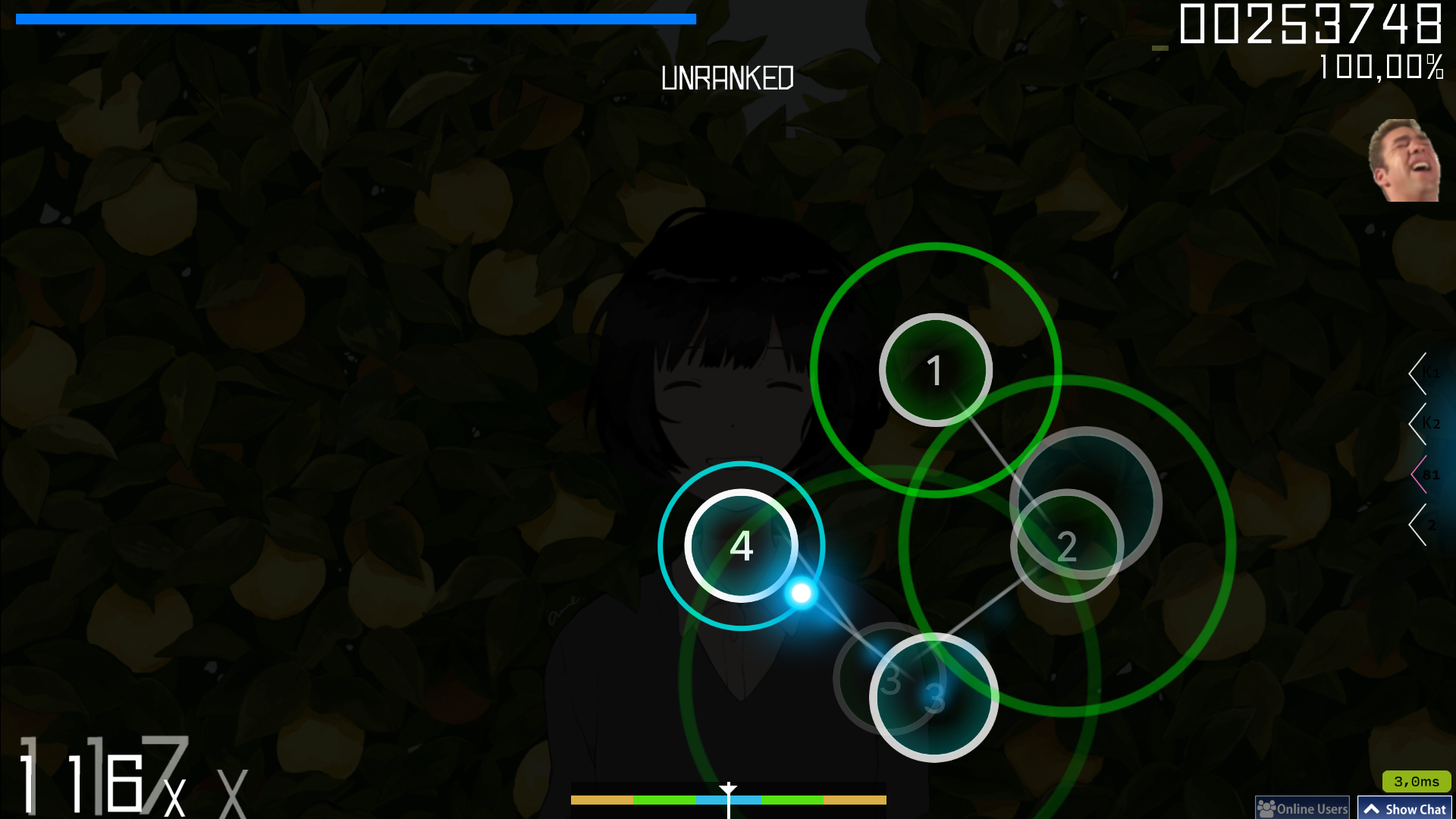
Task: Click the K2 key overlay indicator
Action: coord(1427,422)
